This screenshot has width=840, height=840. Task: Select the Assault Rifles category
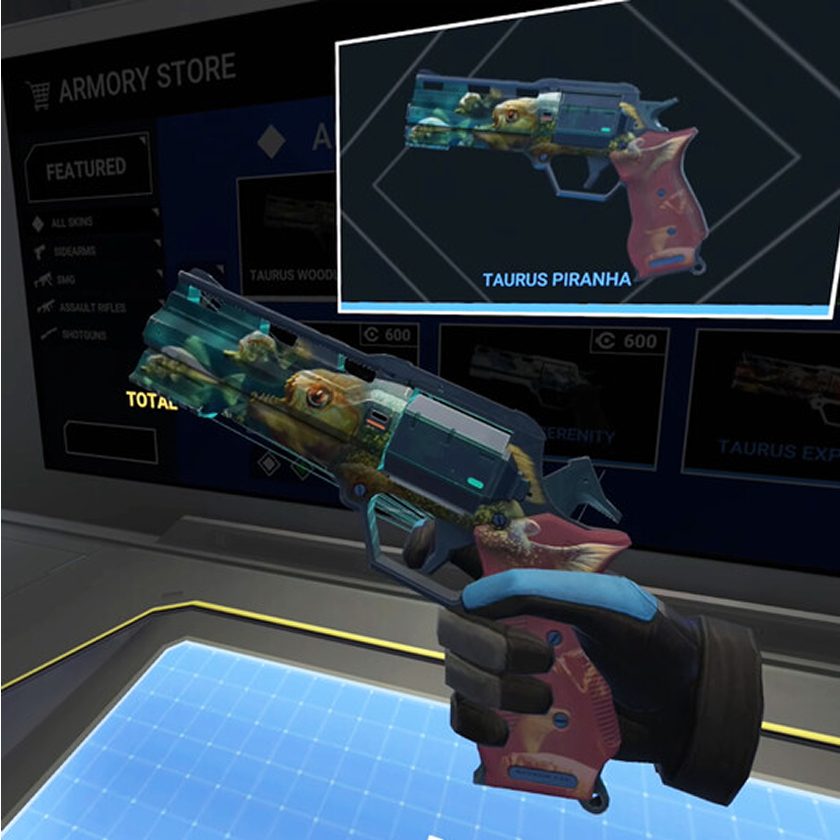pyautogui.click(x=90, y=307)
